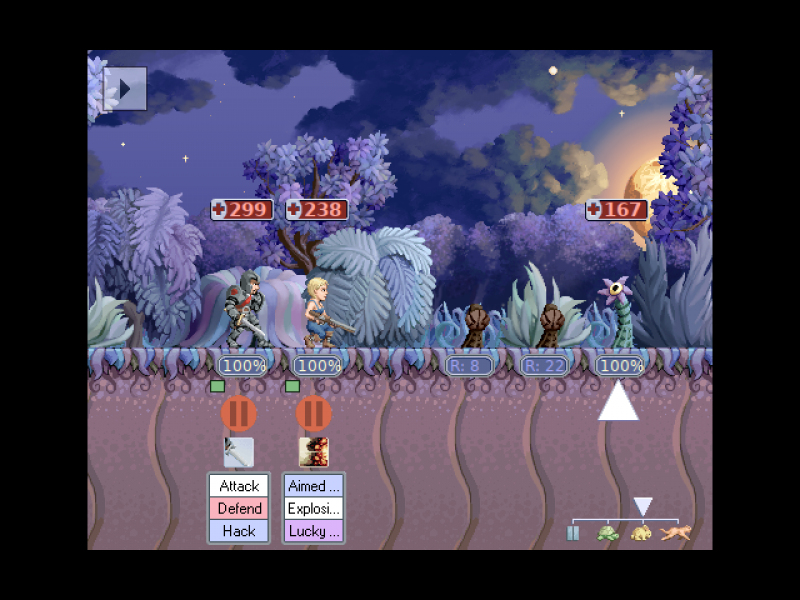The width and height of the screenshot is (800, 600).
Task: Select the Explosive skill option
Action: point(314,508)
